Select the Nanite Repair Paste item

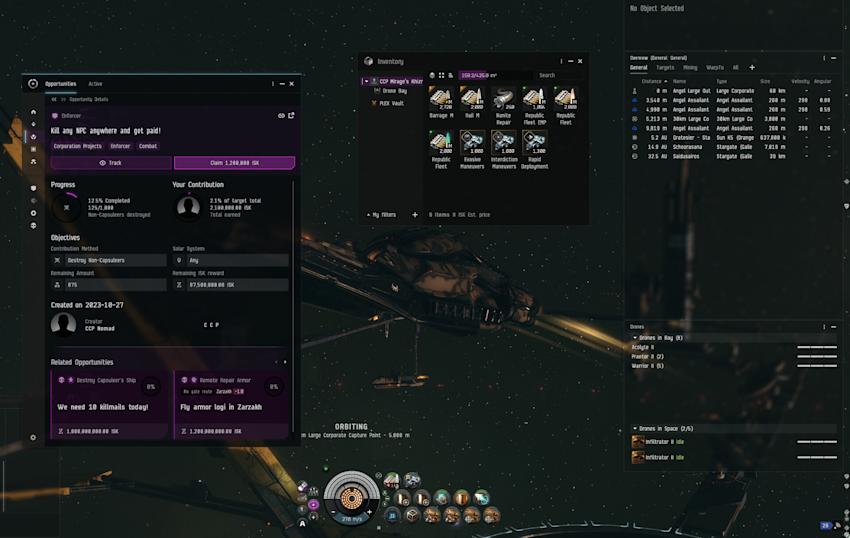(x=503, y=102)
